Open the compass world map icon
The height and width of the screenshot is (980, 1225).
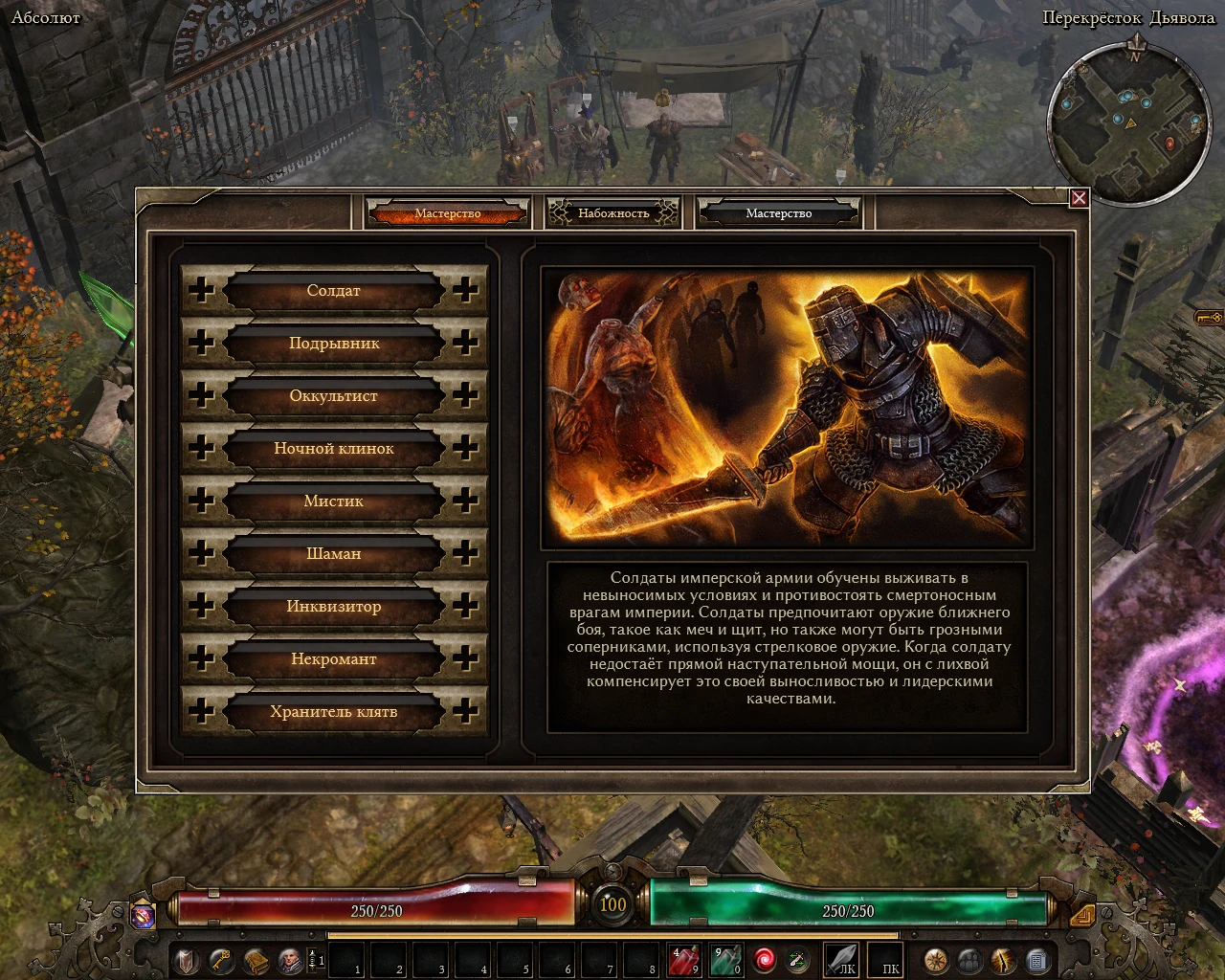[x=935, y=959]
